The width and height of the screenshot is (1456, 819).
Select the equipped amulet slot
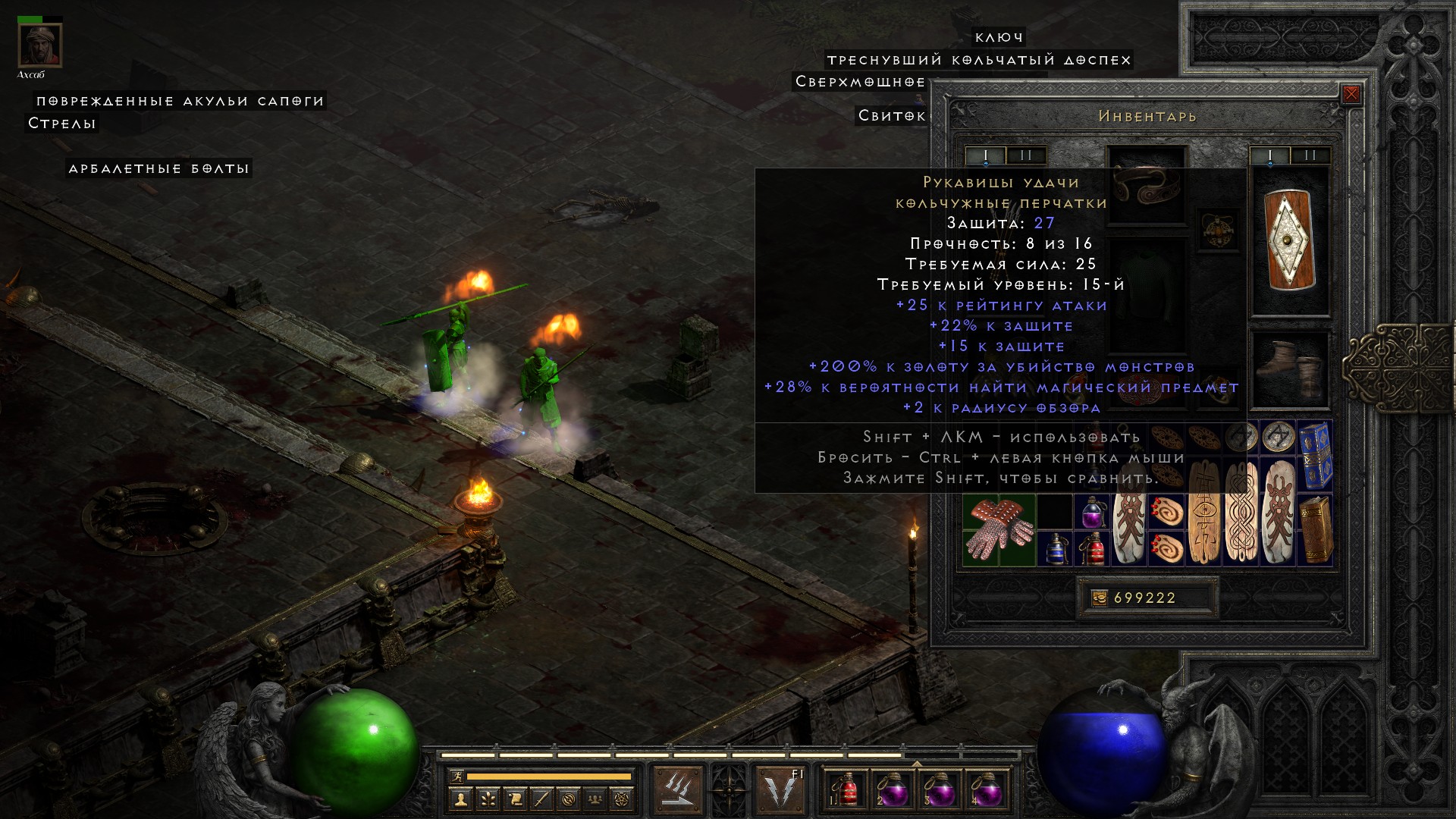[1218, 229]
